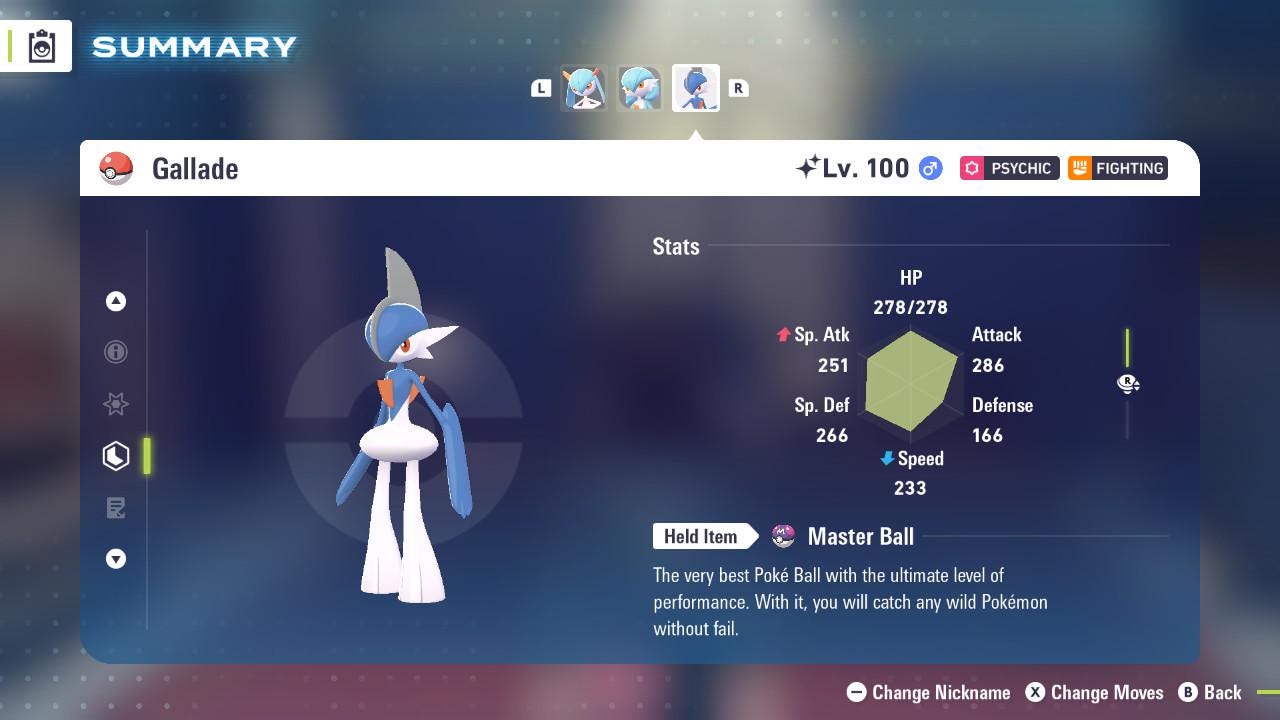This screenshot has height=720, width=1280.
Task: Click the right-stick rotate icon beside the slider
Action: (1128, 383)
